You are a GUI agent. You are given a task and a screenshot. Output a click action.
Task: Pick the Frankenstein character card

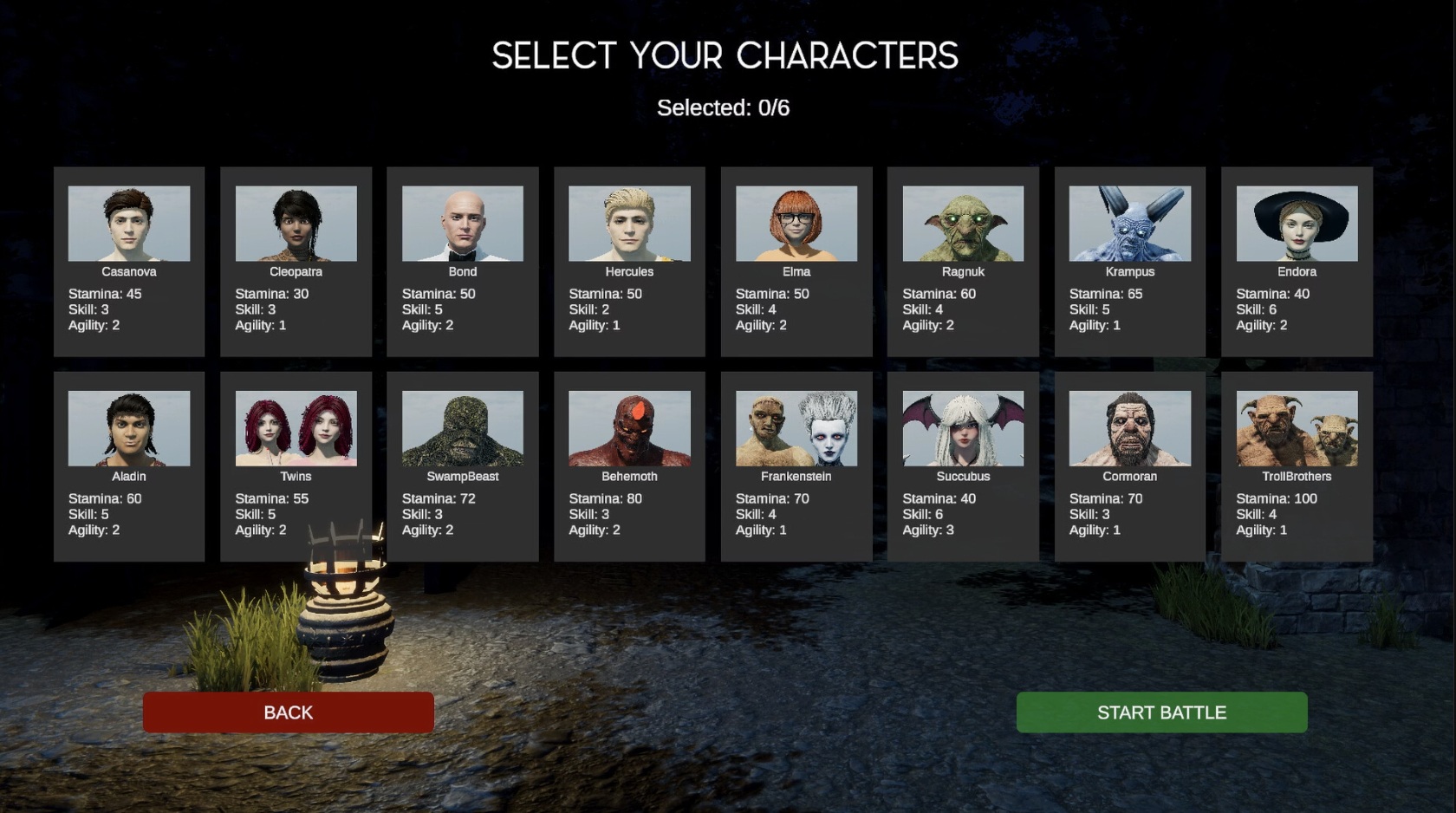[796, 466]
